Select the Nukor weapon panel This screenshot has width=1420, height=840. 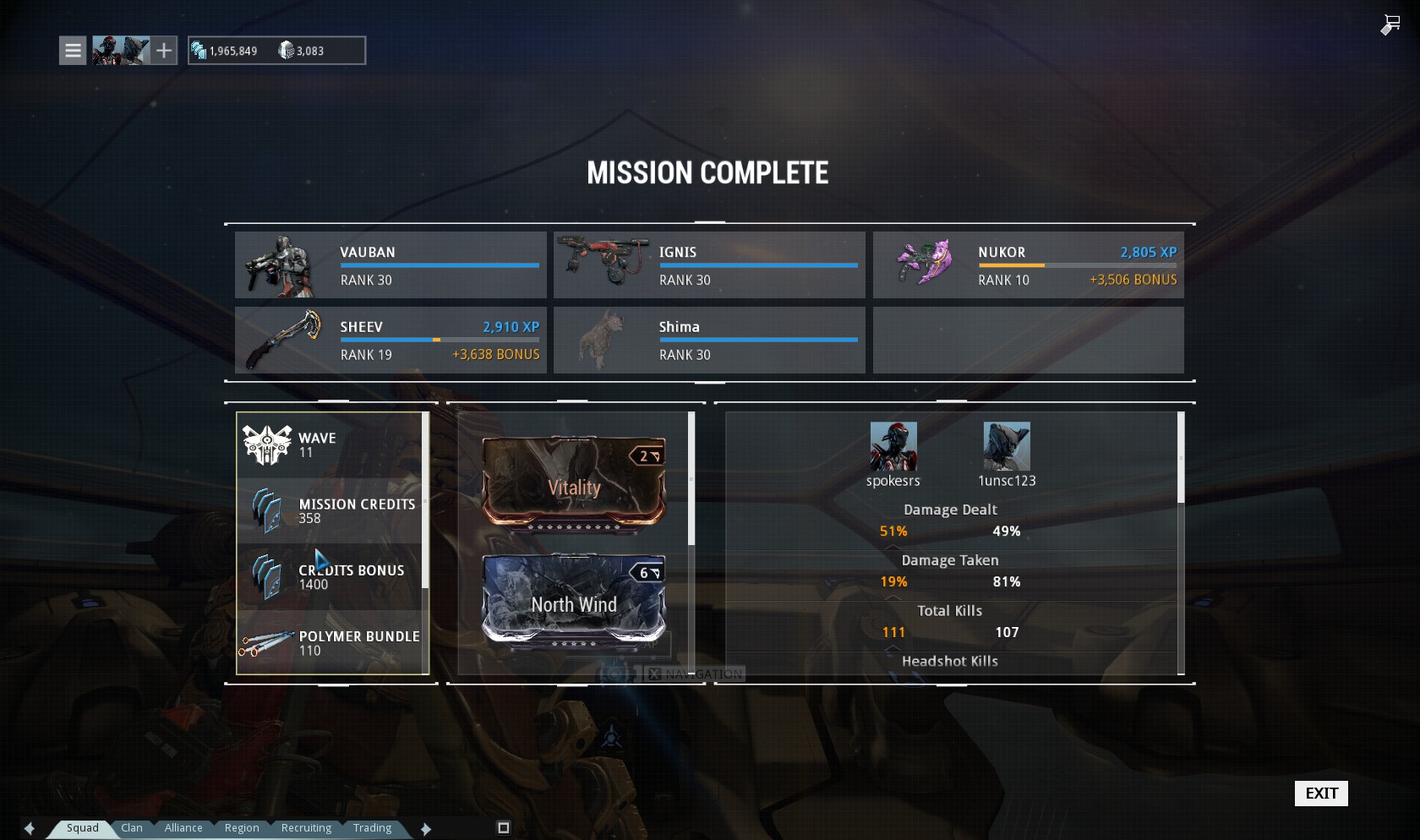1028,265
